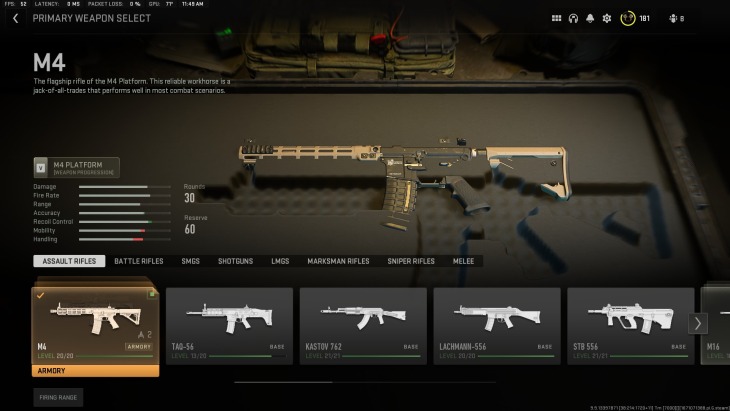Screen dimensions: 730x411
Task: Switch to the Melee tab
Action: 465,261
